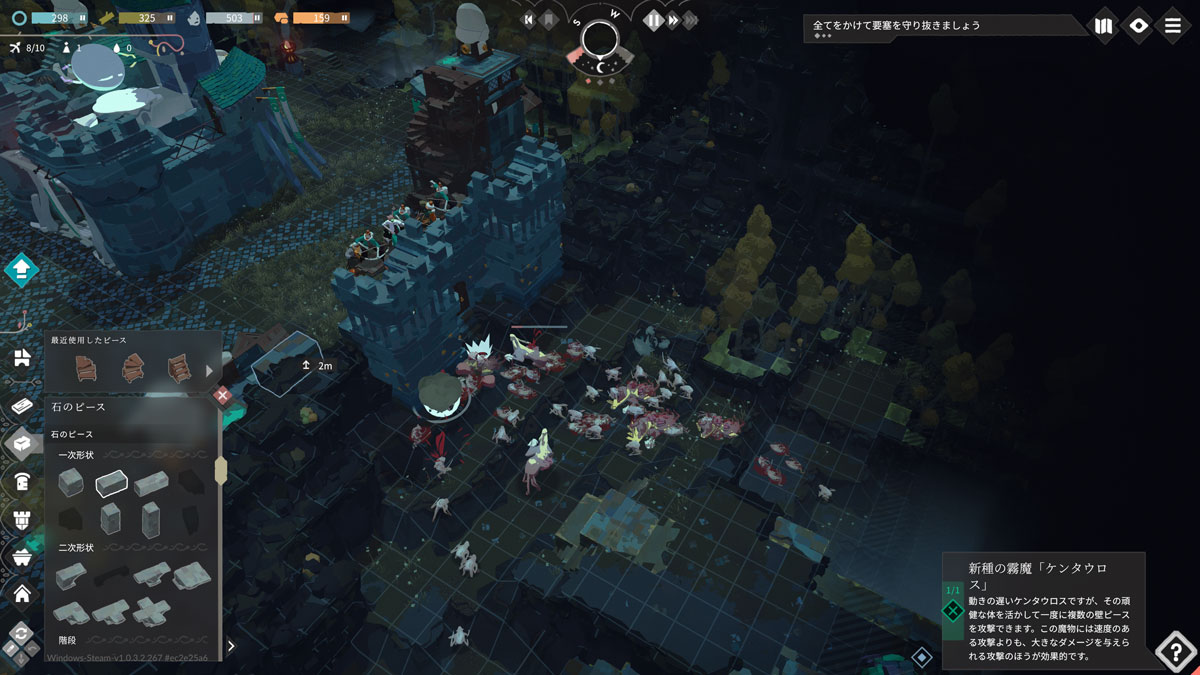Open the hamburger main menu
The height and width of the screenshot is (675, 1200).
click(x=1173, y=26)
